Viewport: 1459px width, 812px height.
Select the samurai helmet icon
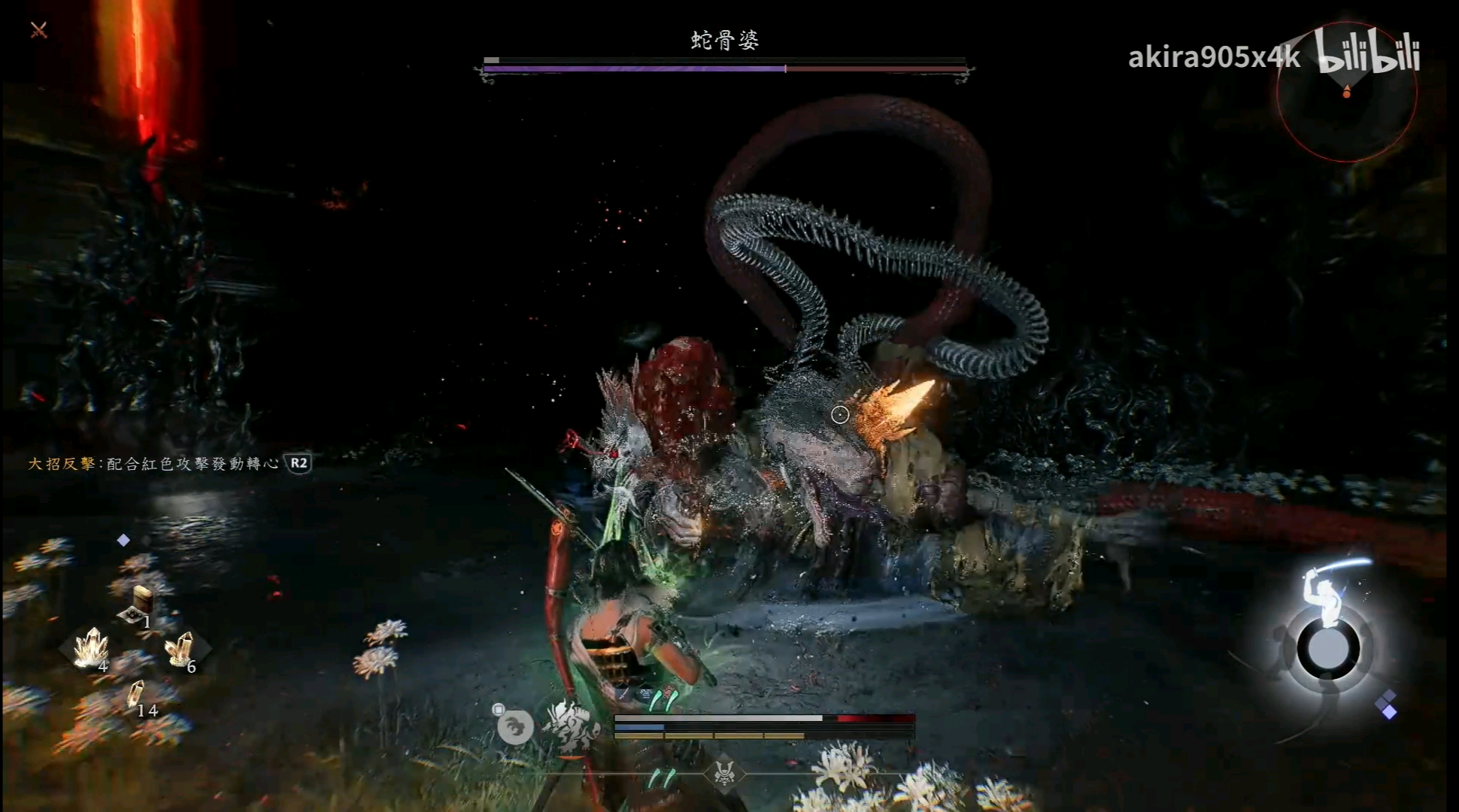pyautogui.click(x=724, y=774)
